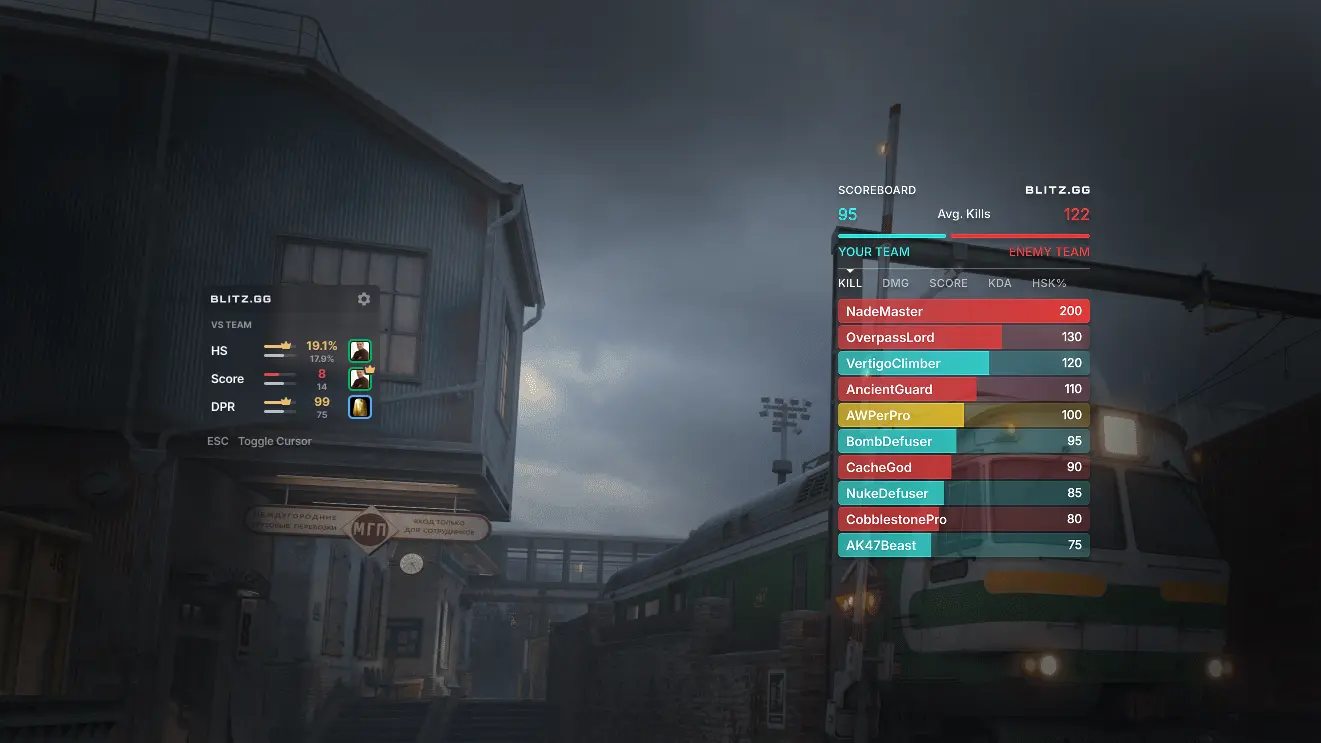Screen dimensions: 1321x743
Task: Select the crowned agent portrait beside Score
Action: coord(360,379)
